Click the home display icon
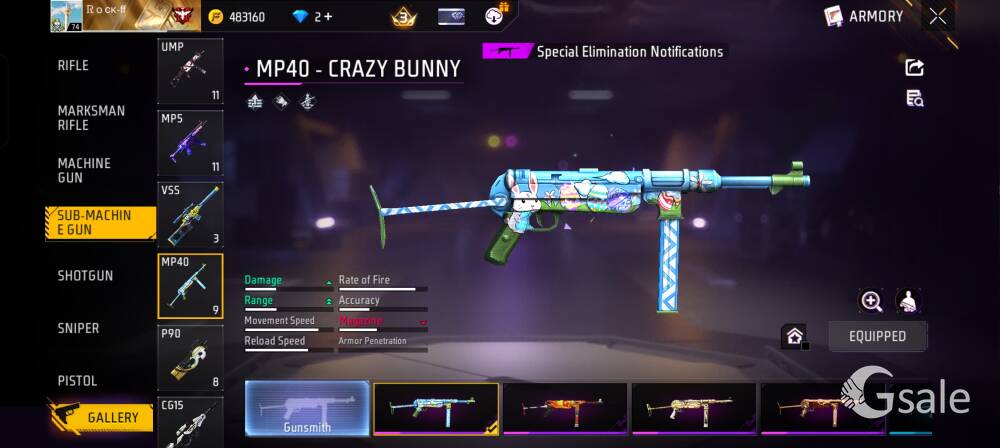This screenshot has width=1000, height=448. click(794, 336)
